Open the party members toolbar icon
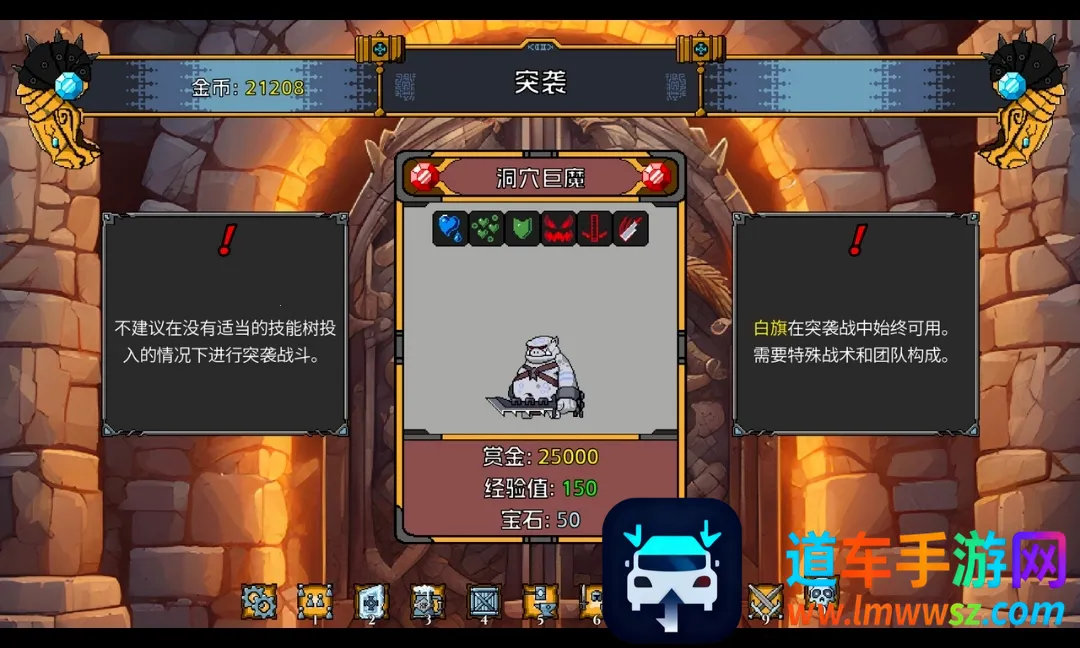 pyautogui.click(x=315, y=602)
